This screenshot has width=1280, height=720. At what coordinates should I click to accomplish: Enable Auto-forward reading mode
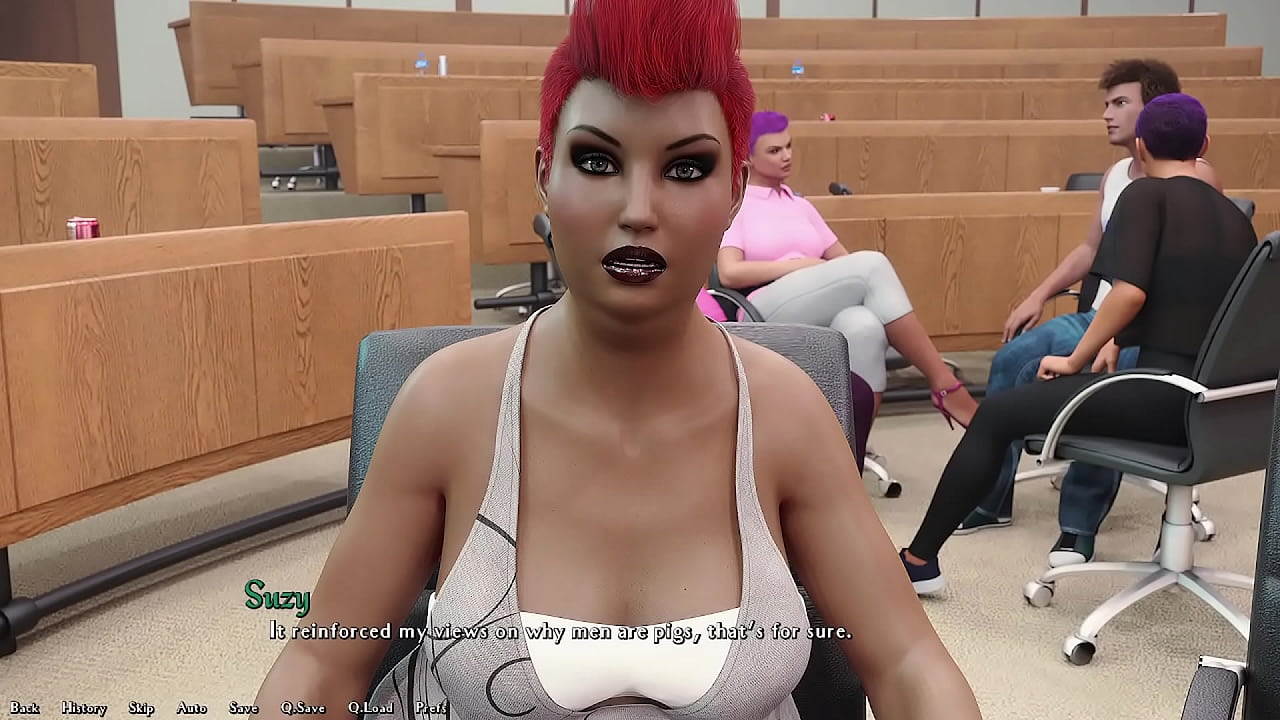tap(190, 706)
